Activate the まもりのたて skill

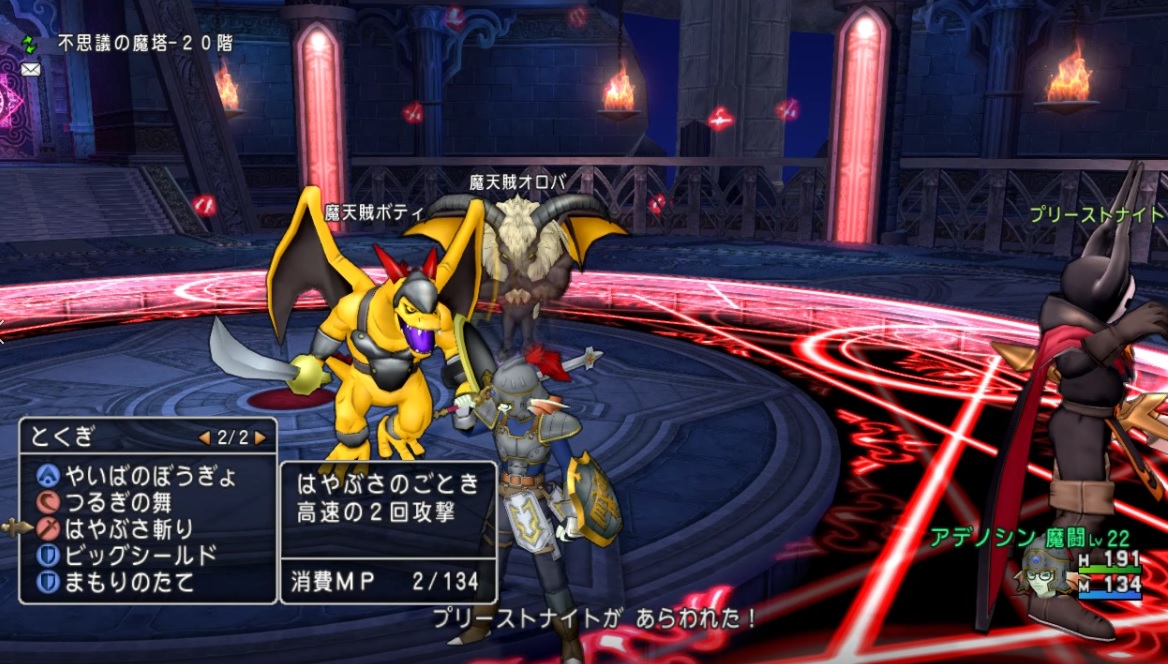click(128, 582)
